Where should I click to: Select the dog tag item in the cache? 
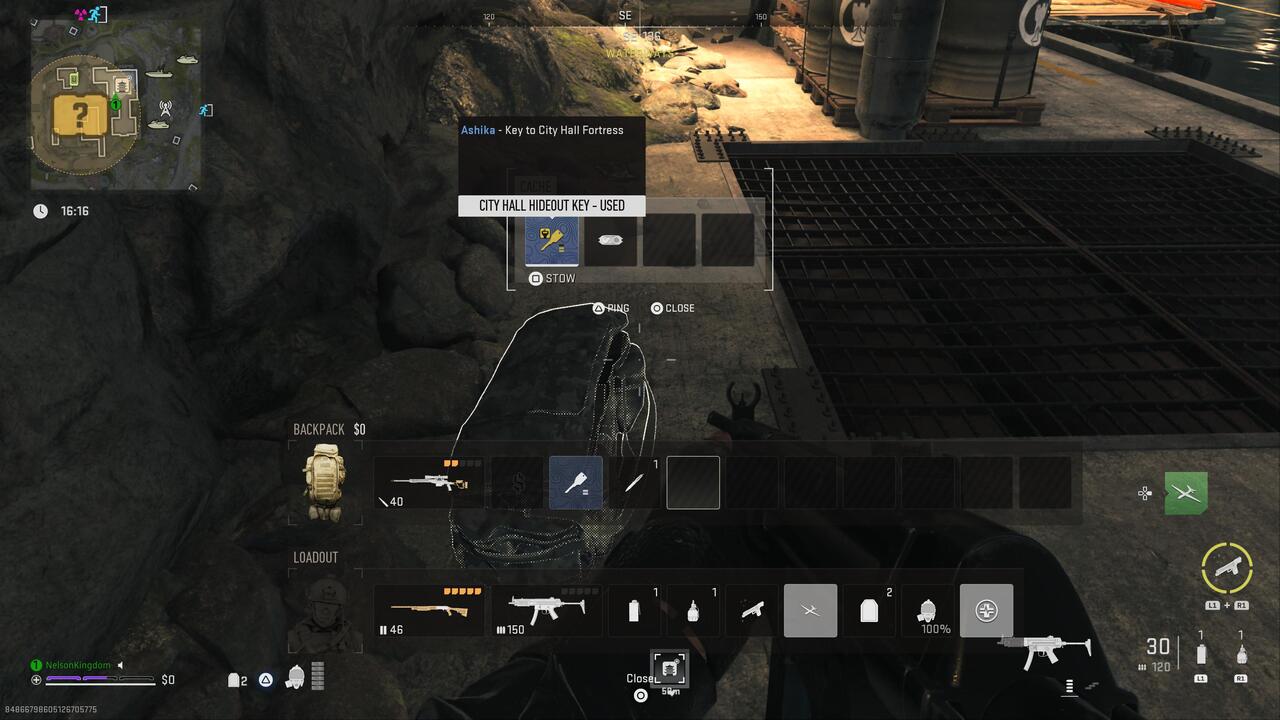[610, 240]
